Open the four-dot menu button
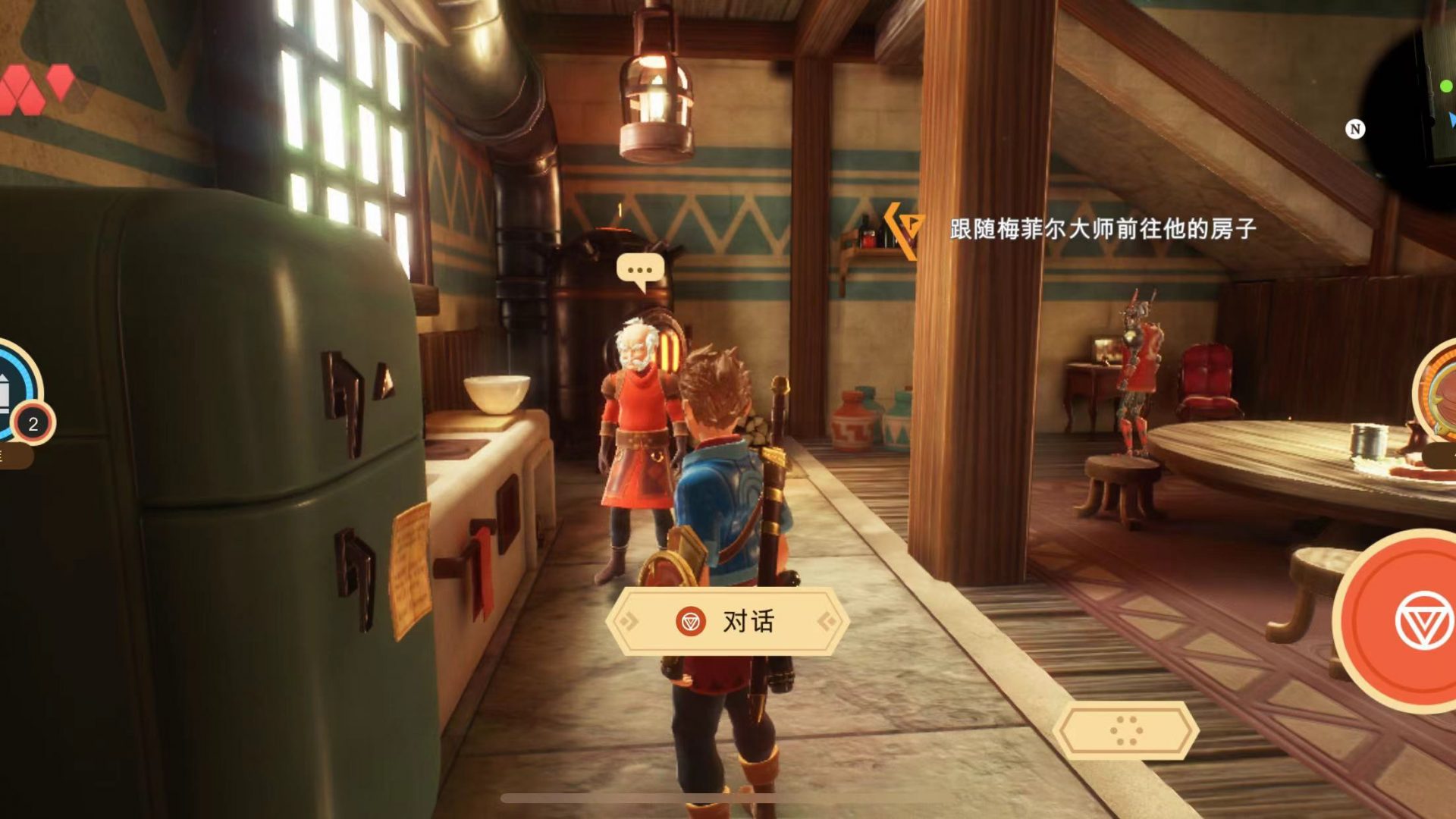 point(1125,730)
